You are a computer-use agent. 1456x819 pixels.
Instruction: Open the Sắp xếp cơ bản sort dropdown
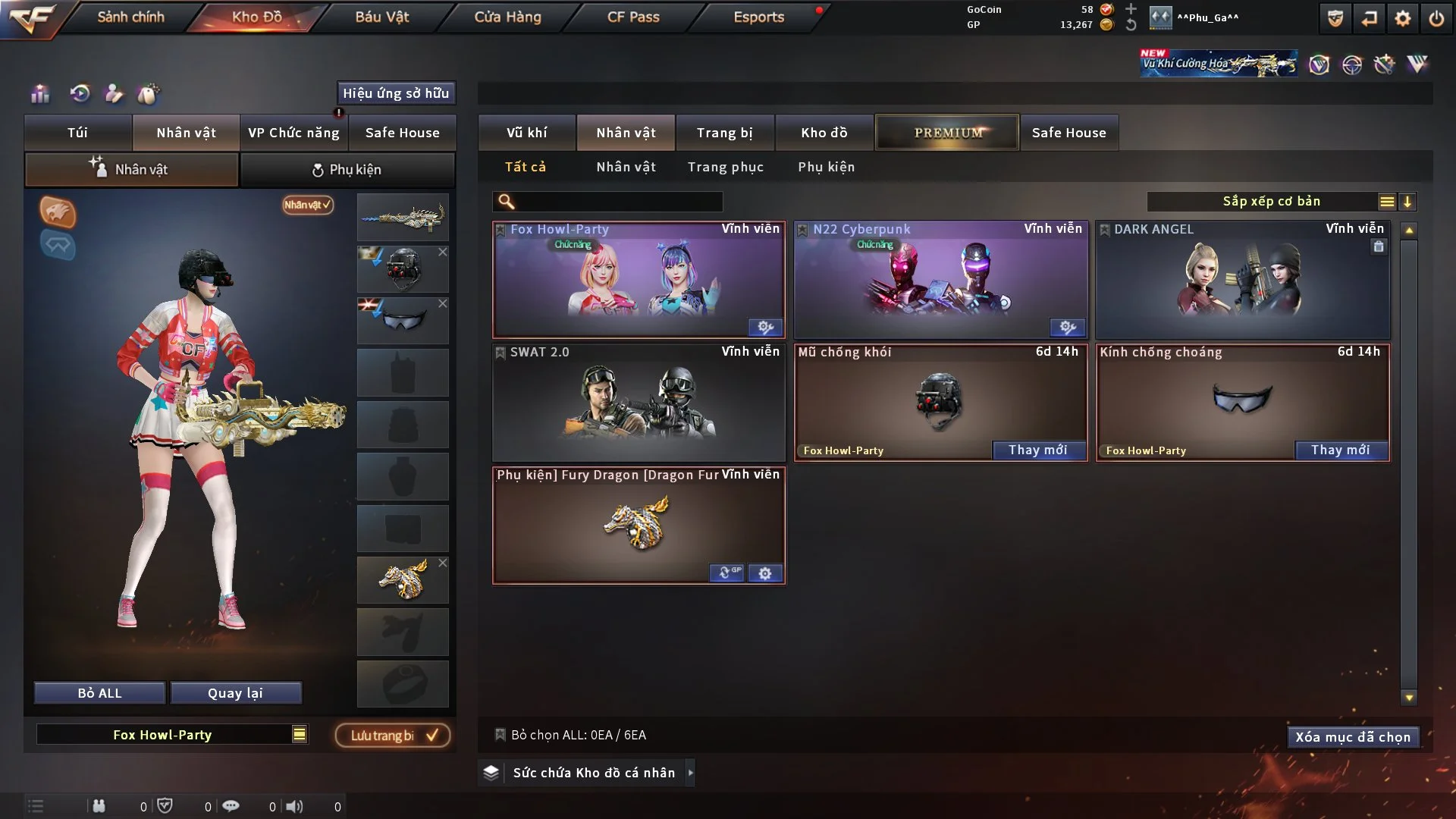(1271, 202)
